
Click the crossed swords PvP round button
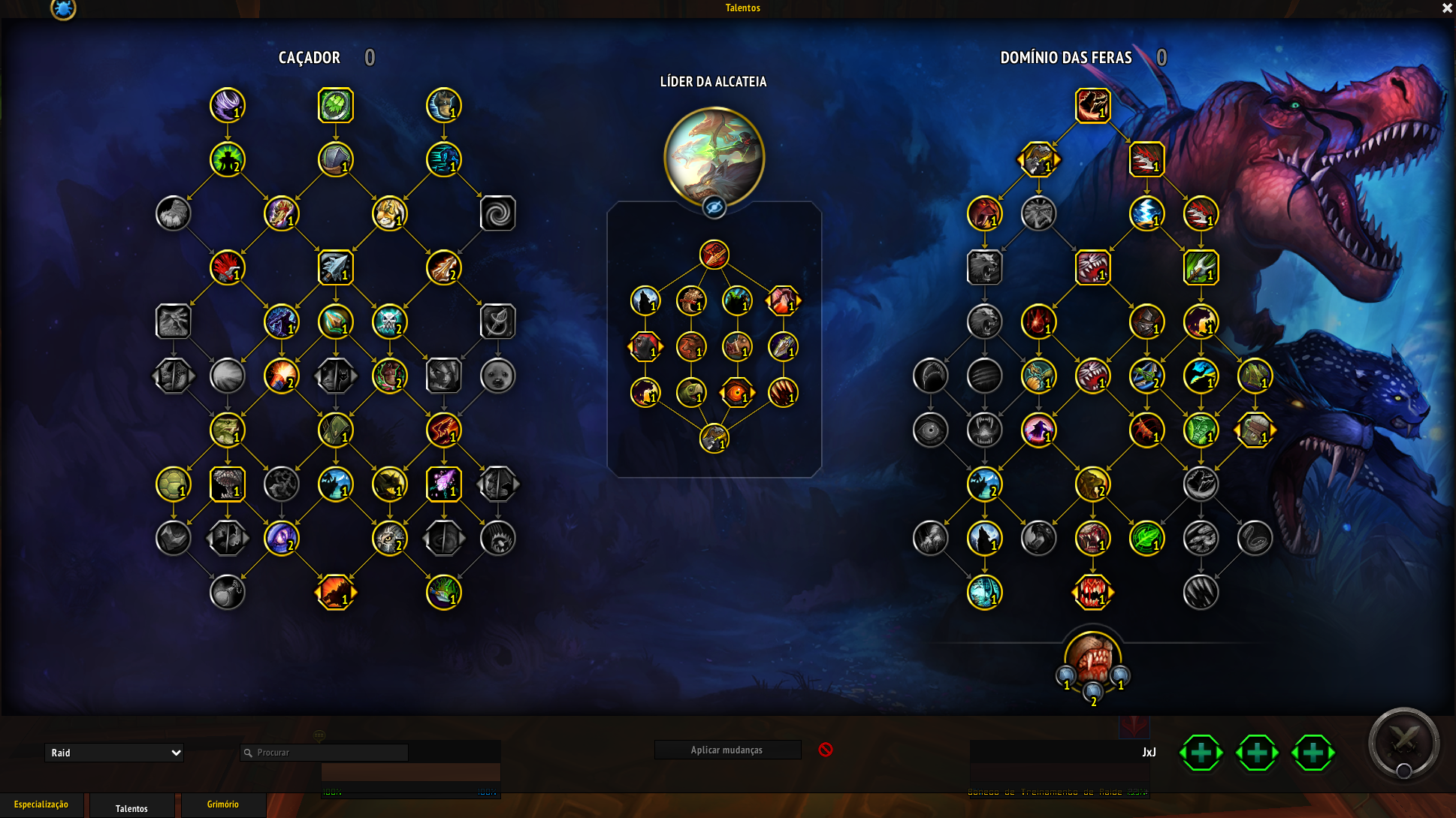(1403, 742)
